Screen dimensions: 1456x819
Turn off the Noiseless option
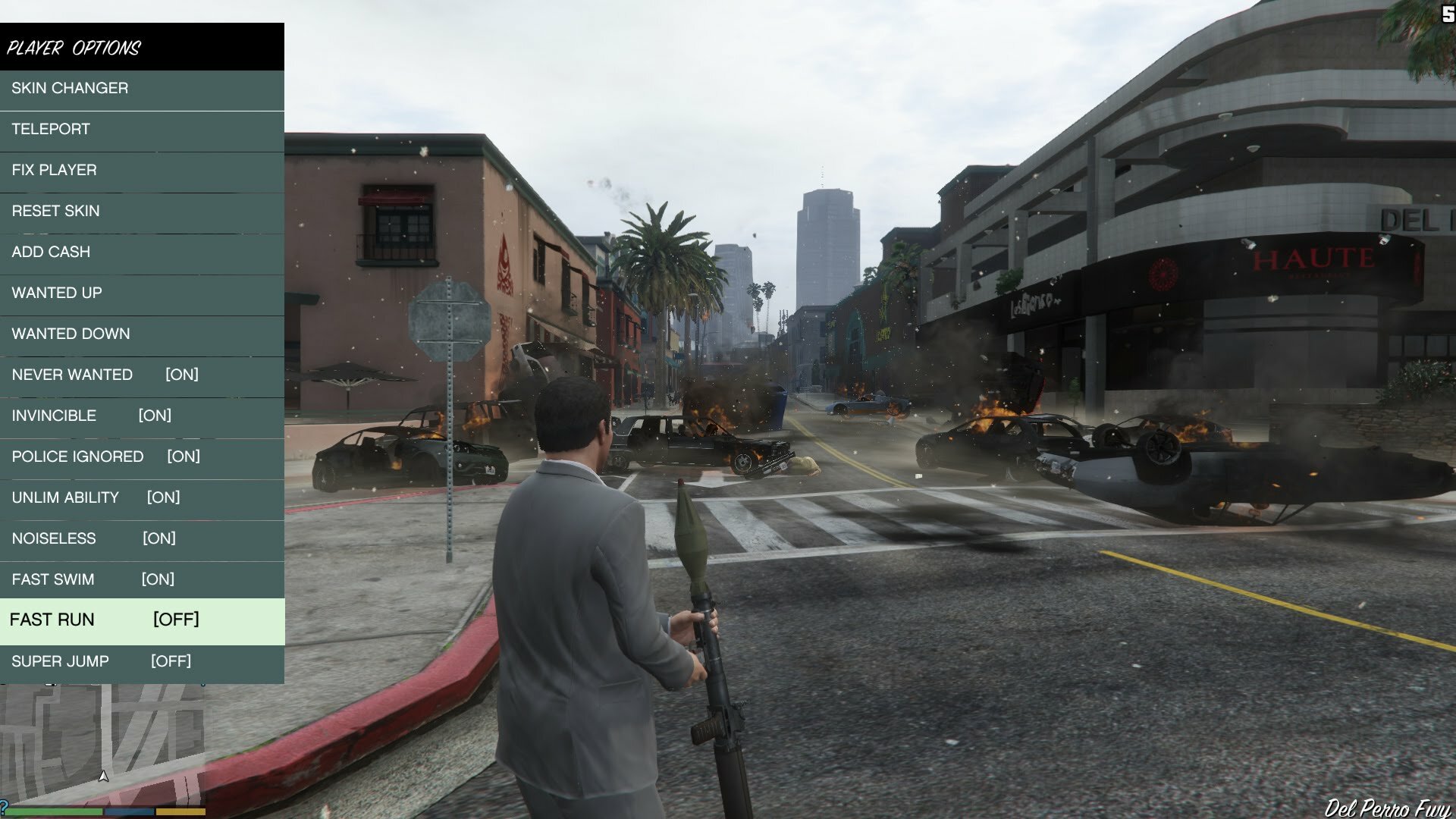(x=142, y=539)
